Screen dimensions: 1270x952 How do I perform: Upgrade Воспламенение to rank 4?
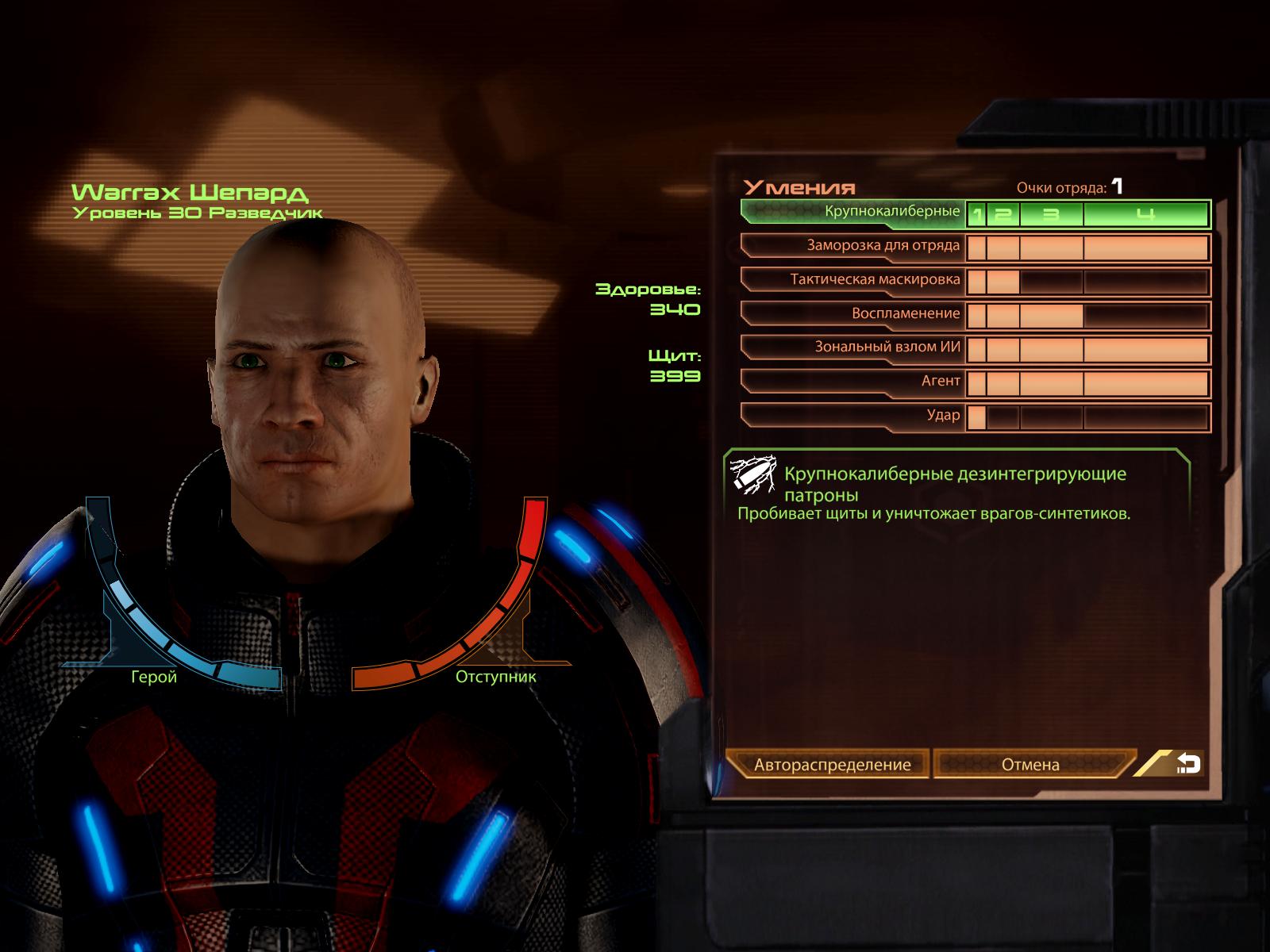click(x=1145, y=316)
